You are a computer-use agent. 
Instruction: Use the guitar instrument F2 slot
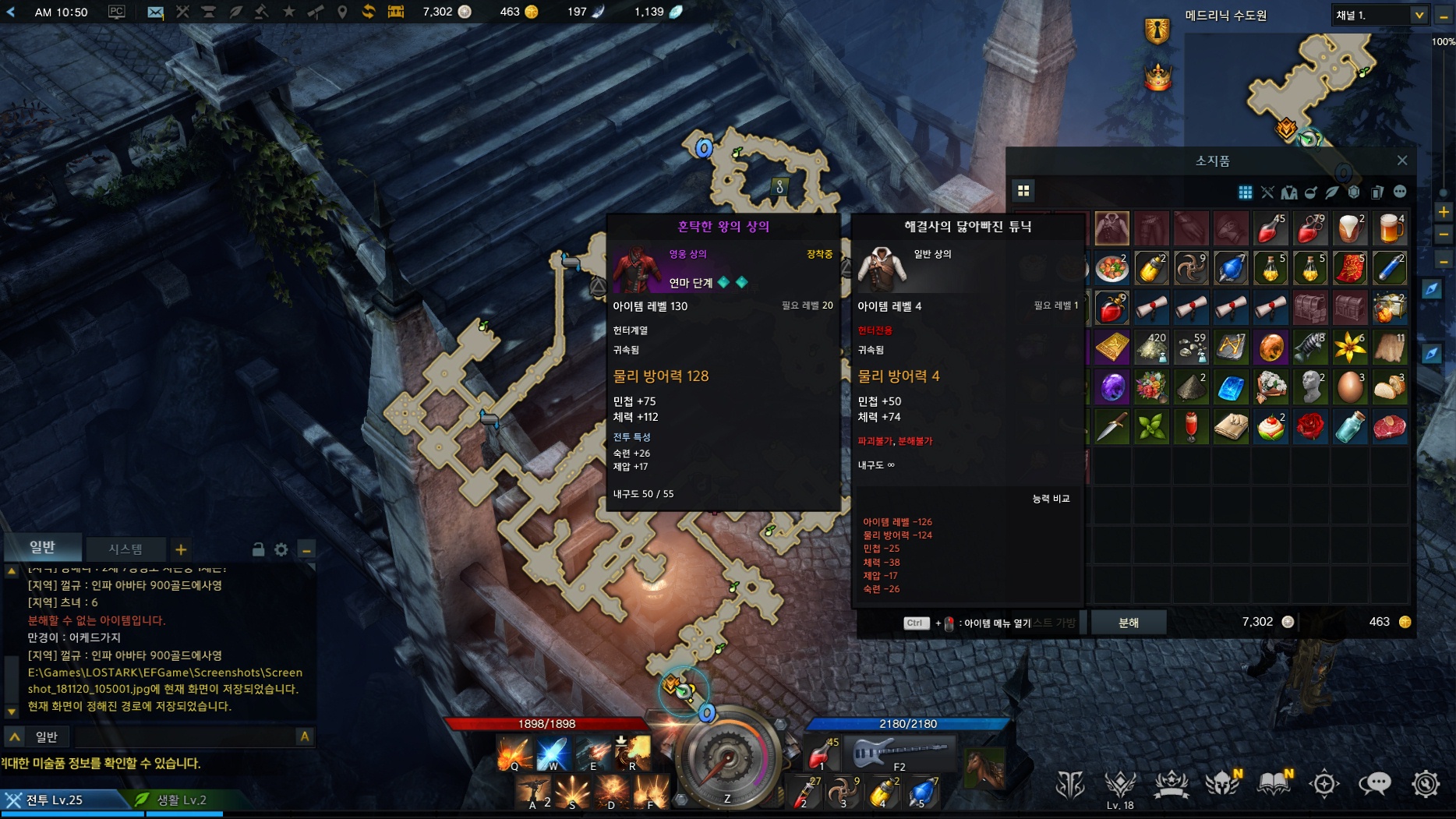point(899,754)
